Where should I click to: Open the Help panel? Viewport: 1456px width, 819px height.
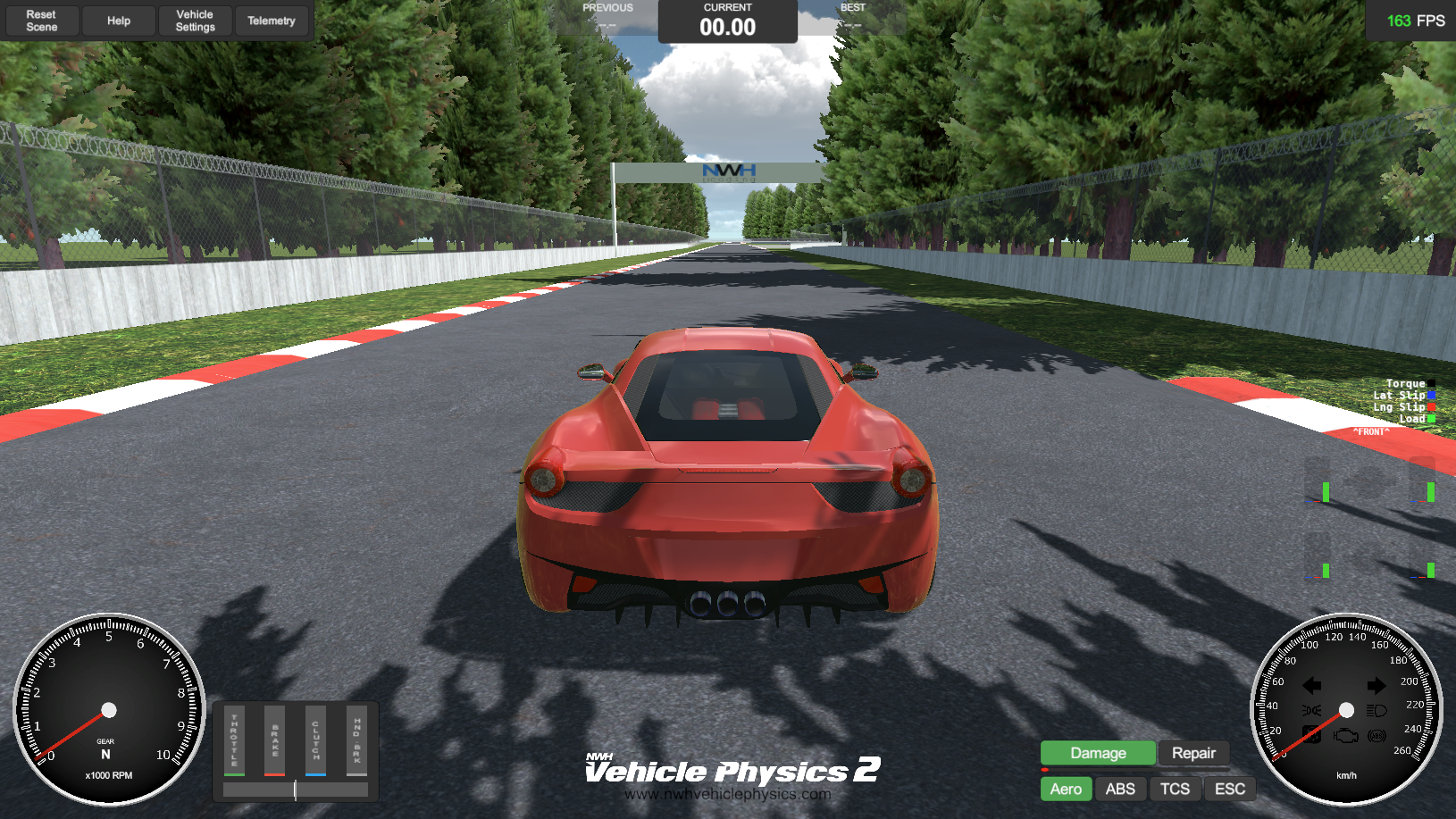(118, 21)
